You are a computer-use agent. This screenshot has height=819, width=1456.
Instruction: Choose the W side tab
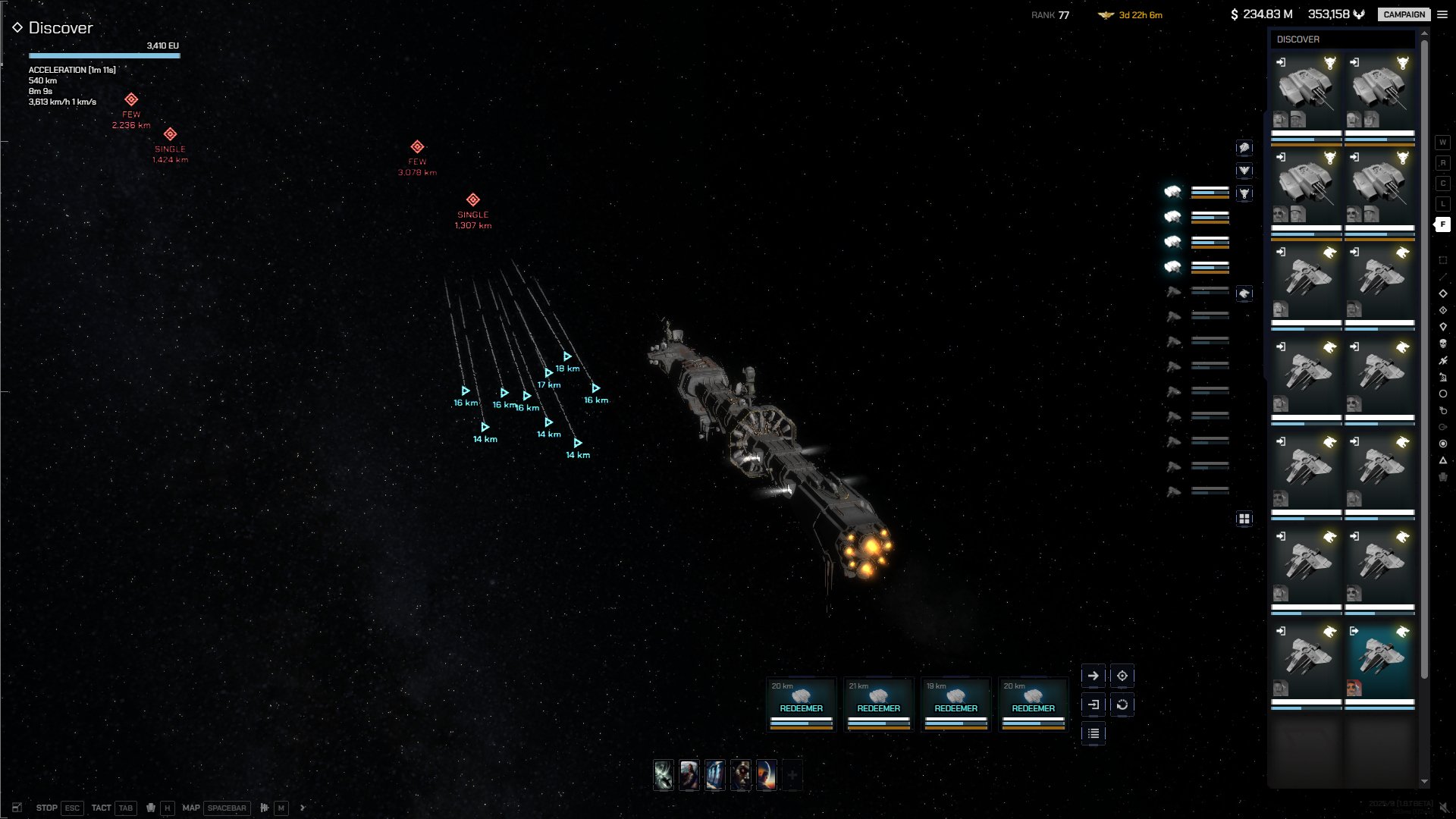pos(1442,143)
